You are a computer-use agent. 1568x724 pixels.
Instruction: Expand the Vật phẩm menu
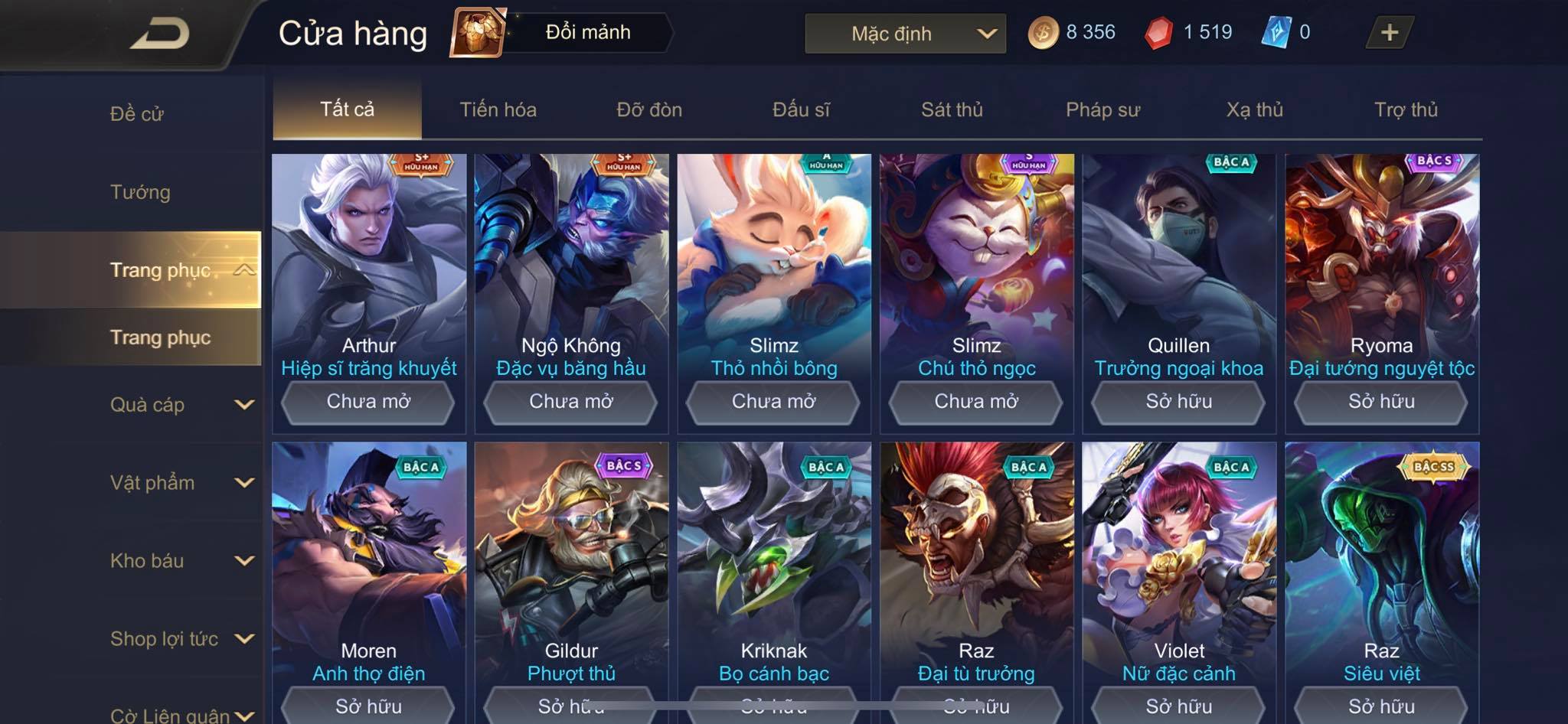tap(181, 483)
